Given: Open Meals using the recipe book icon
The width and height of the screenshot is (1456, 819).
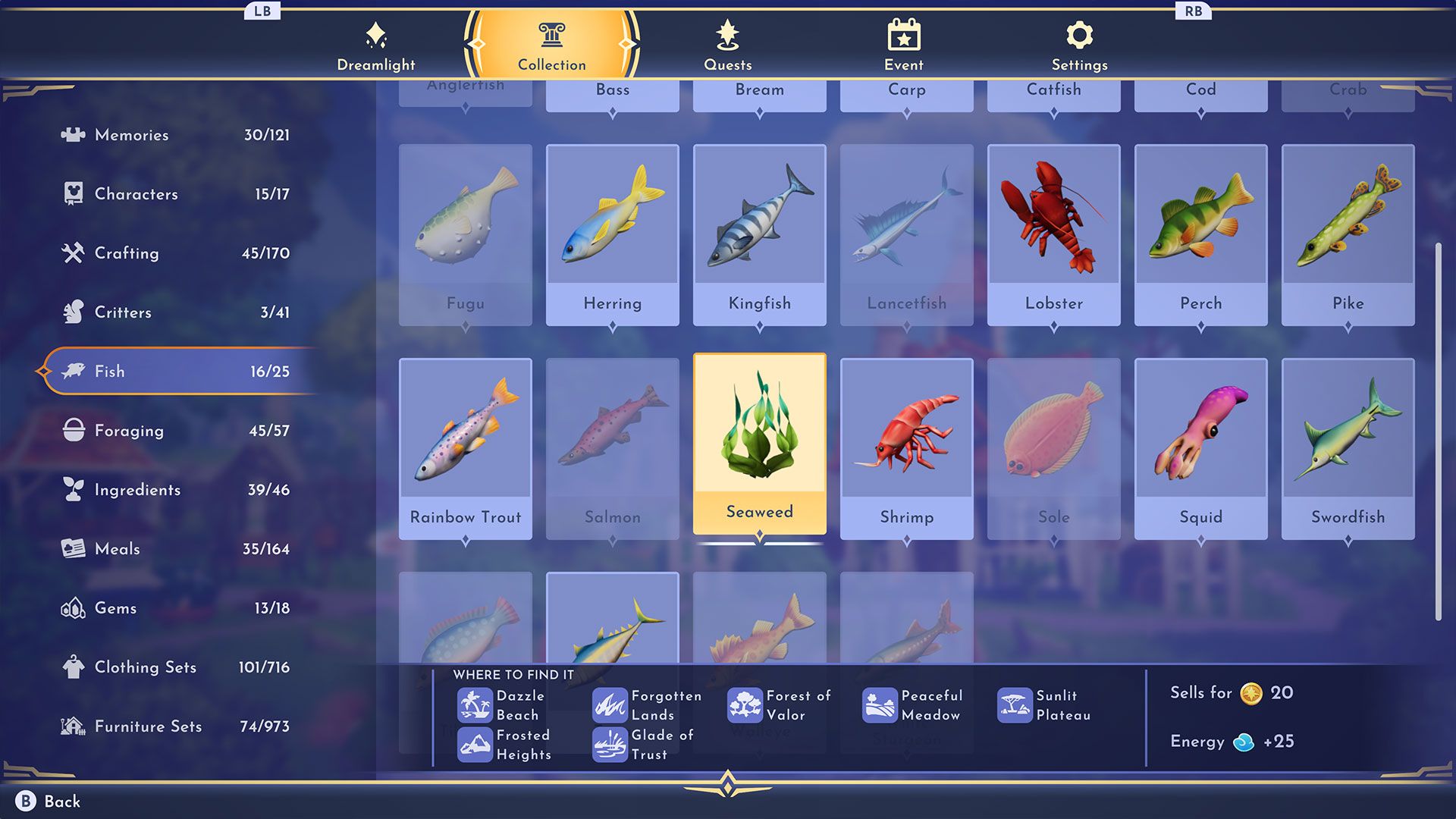Looking at the screenshot, I should coord(73,549).
